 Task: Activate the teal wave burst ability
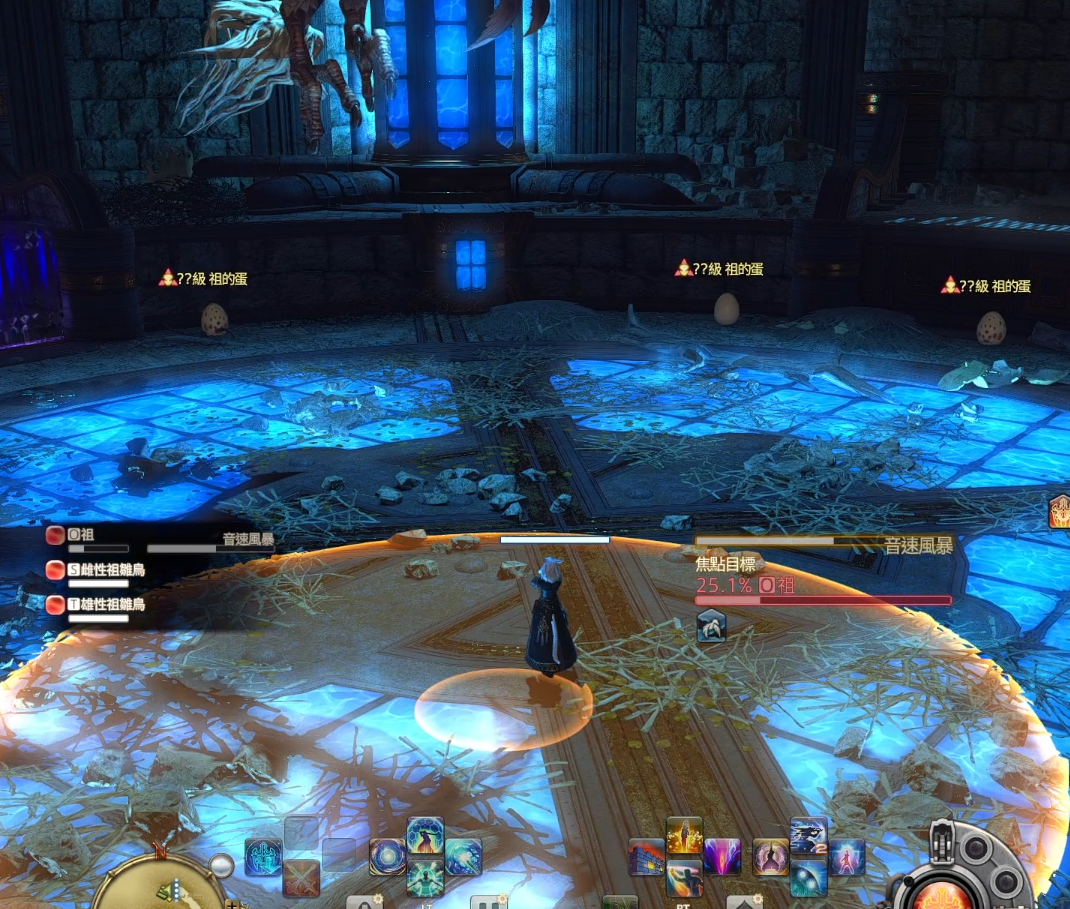[x=463, y=857]
